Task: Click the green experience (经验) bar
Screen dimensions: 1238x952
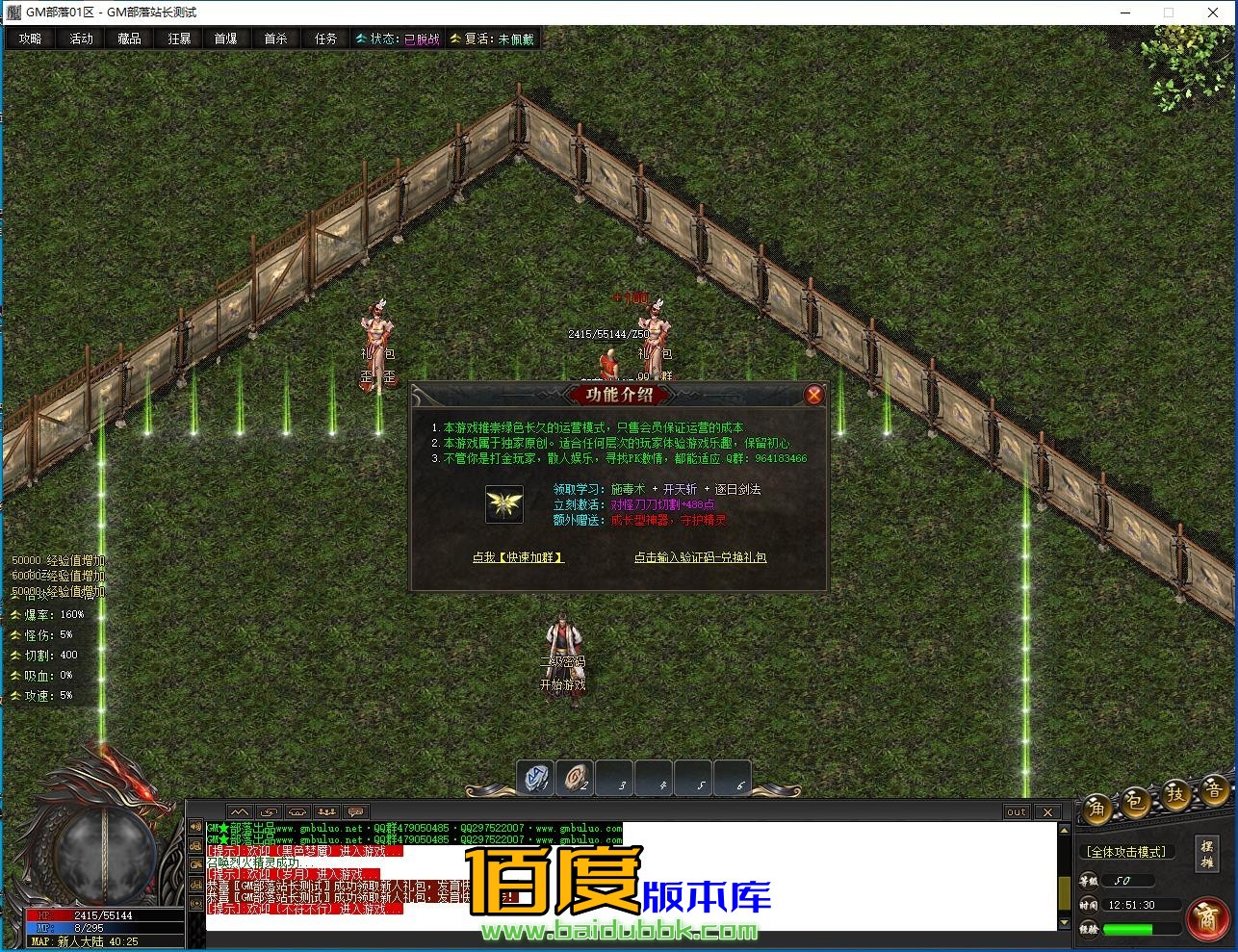Action: tap(1136, 929)
